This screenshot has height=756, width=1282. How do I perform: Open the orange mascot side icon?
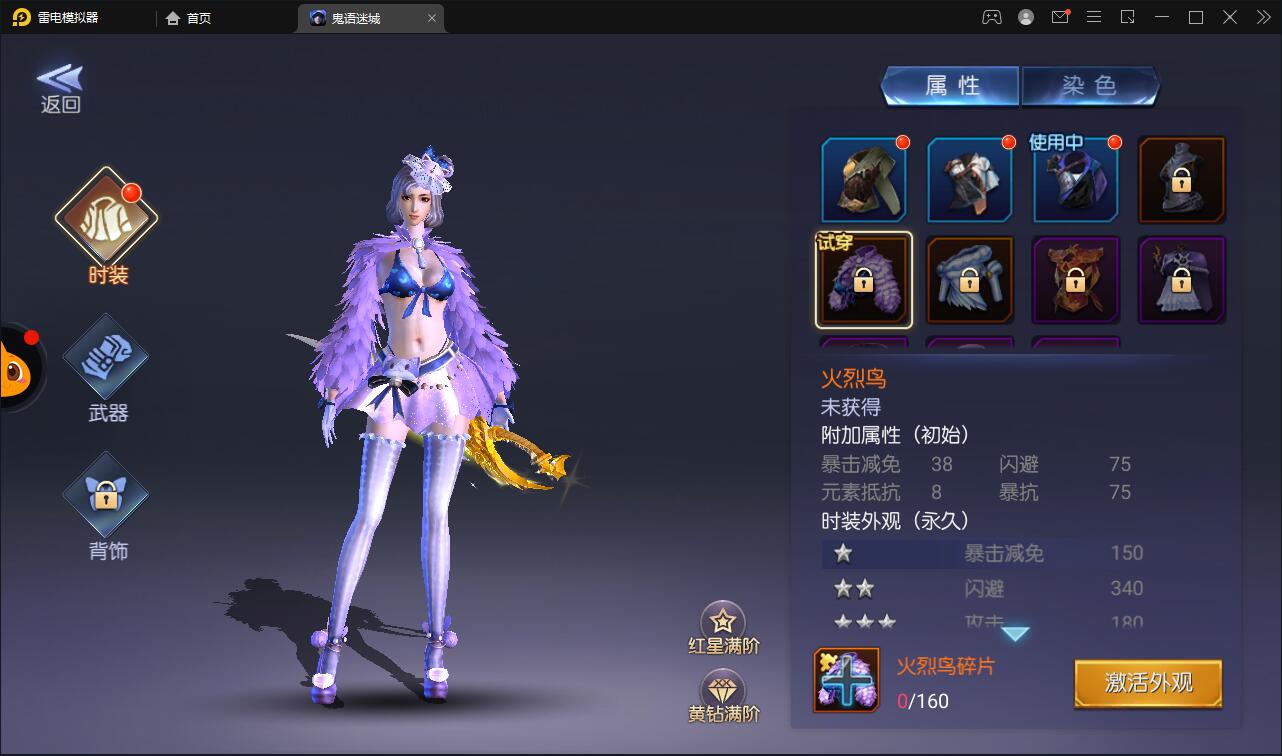click(16, 370)
